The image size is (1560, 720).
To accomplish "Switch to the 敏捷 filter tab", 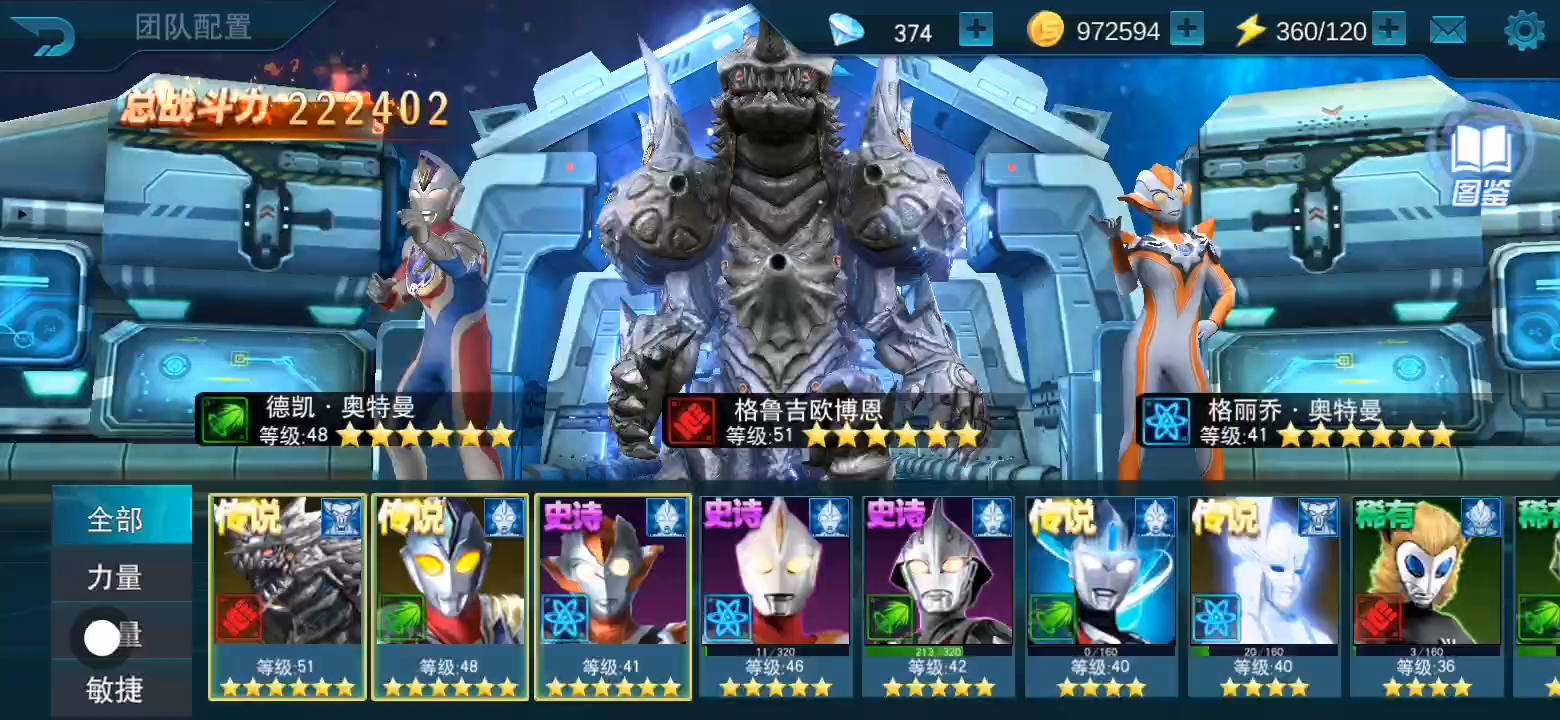I will coord(116,689).
